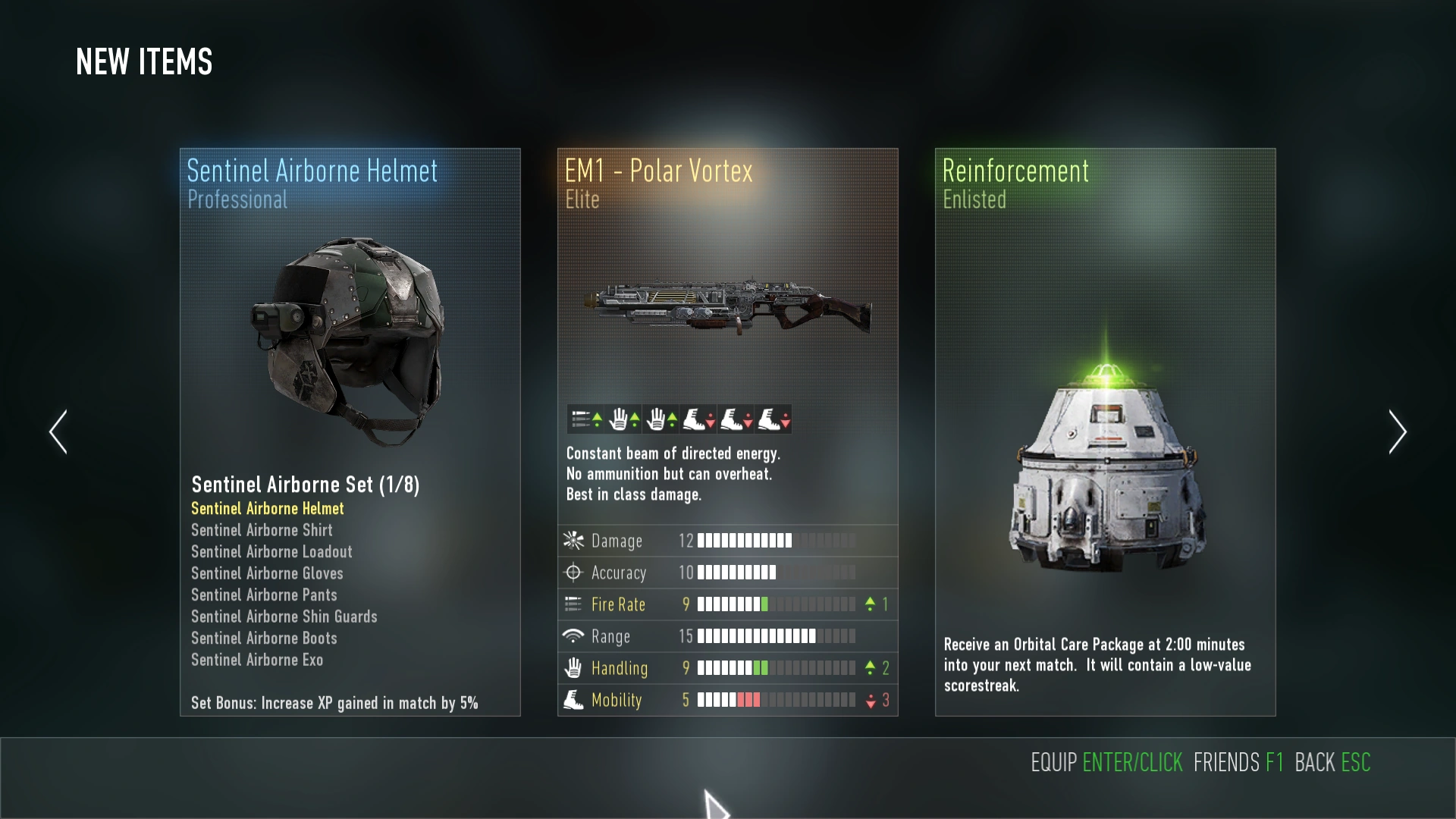Select the highlighted Sentinel Airborne Helmet entry
This screenshot has height=819, width=1456.
(267, 508)
